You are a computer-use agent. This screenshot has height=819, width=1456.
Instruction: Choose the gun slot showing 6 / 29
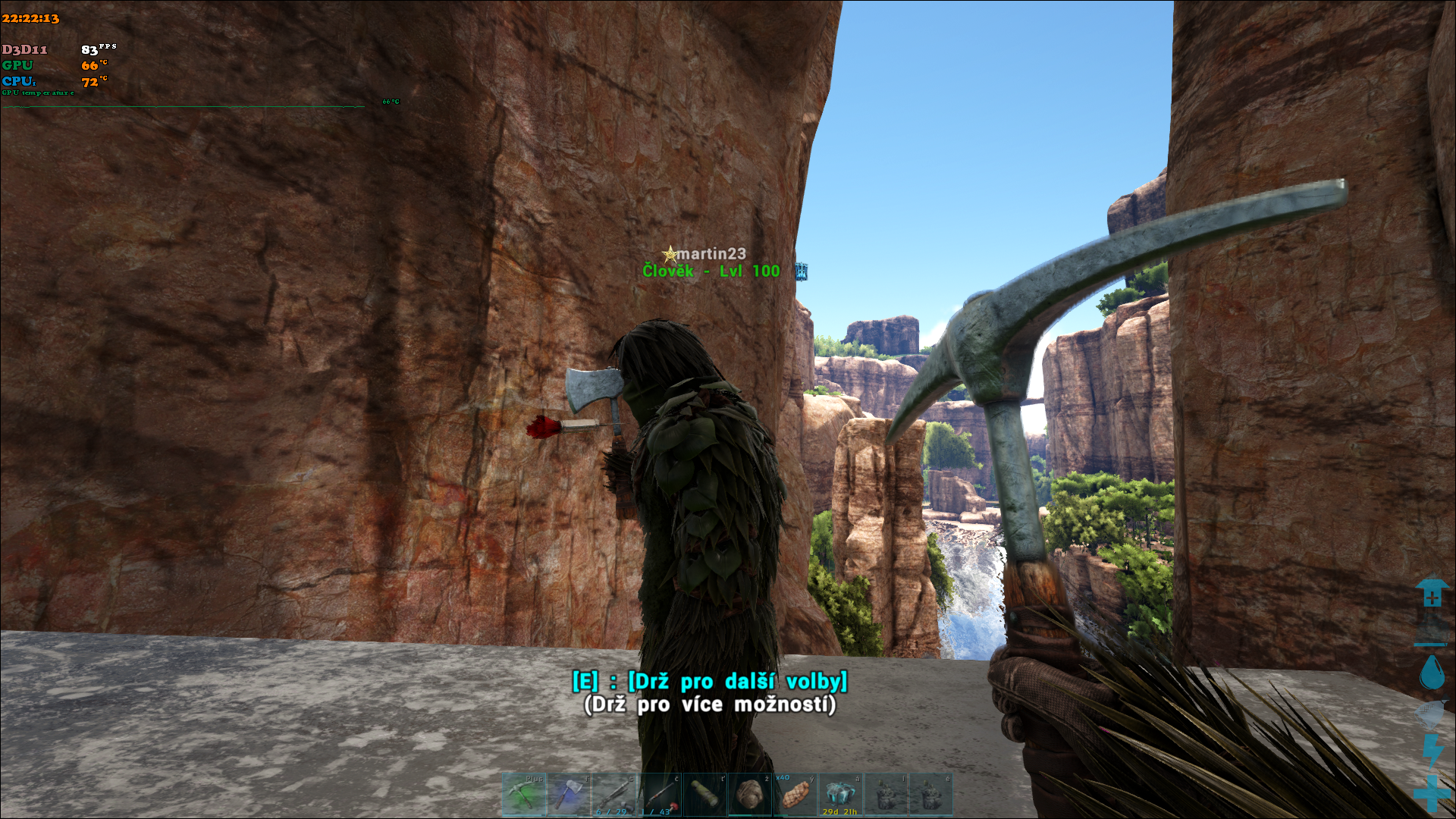pos(613,794)
